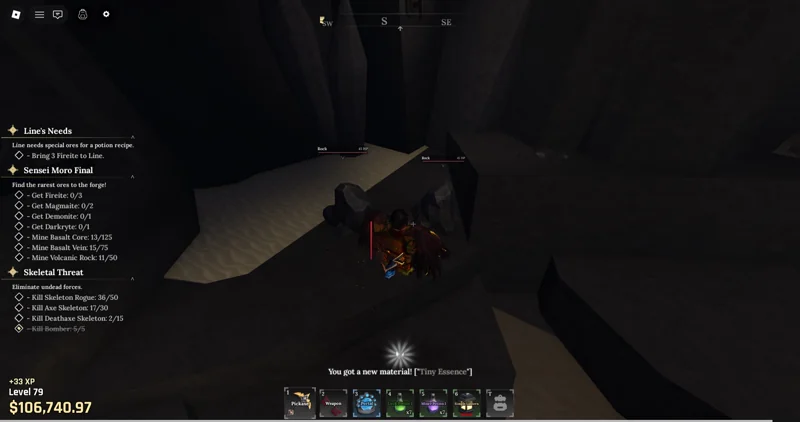Collapse the Line's Needs quest
The height and width of the screenshot is (422, 800).
click(133, 136)
